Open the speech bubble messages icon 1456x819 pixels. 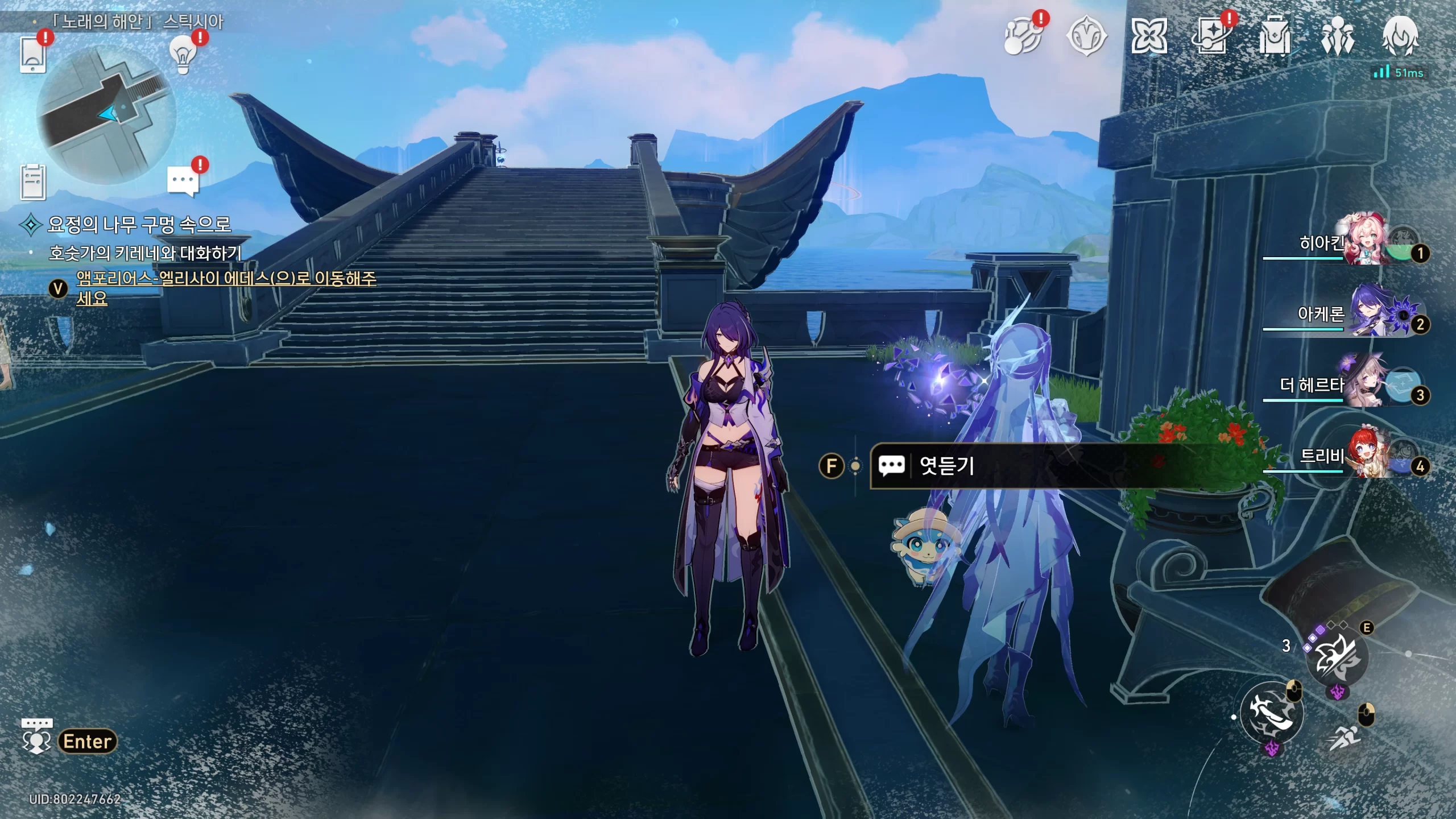(183, 181)
